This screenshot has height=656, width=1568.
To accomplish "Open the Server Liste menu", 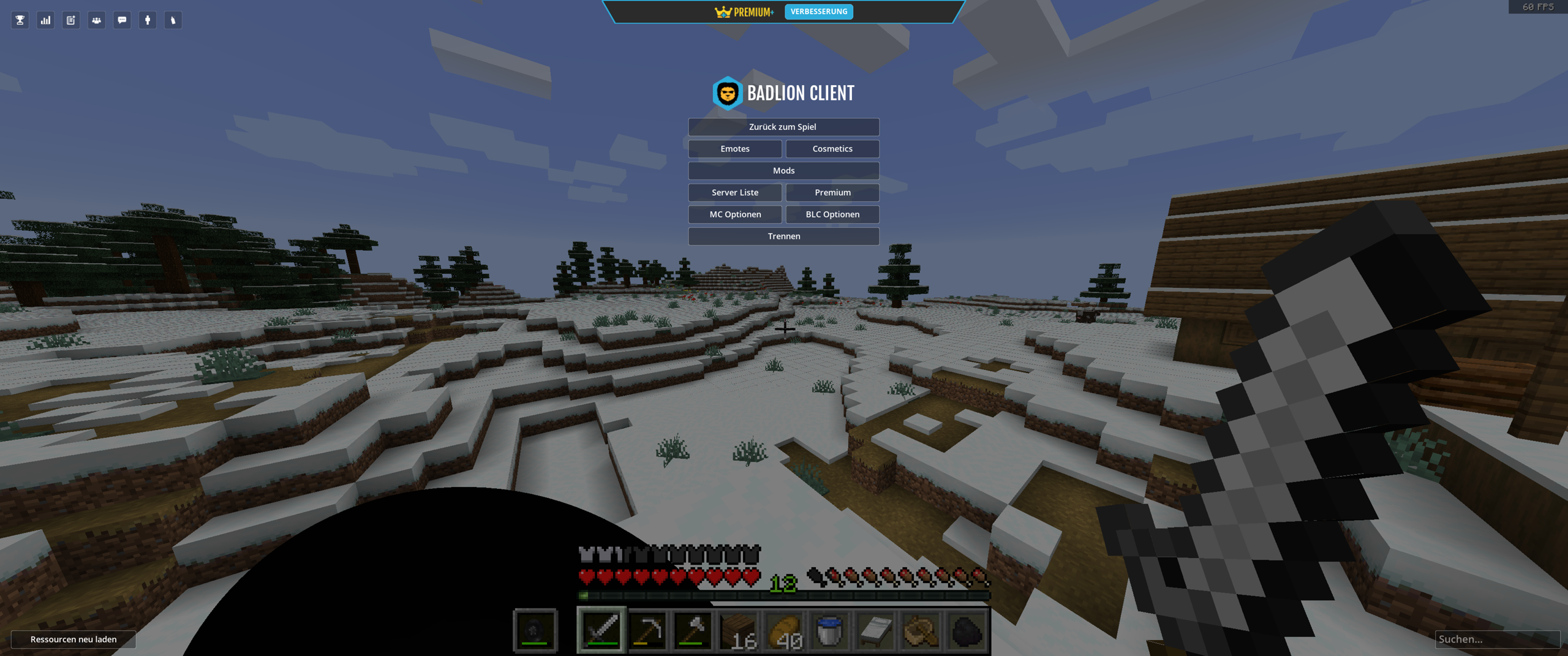I will (x=734, y=192).
